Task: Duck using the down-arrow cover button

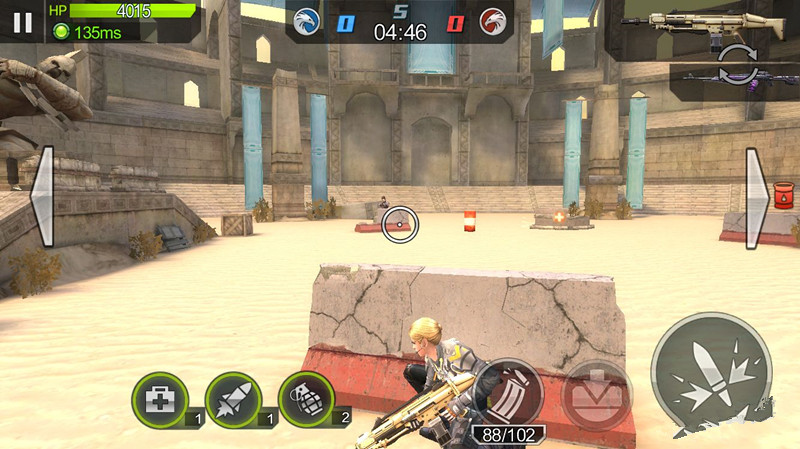Action: pyautogui.click(x=596, y=394)
